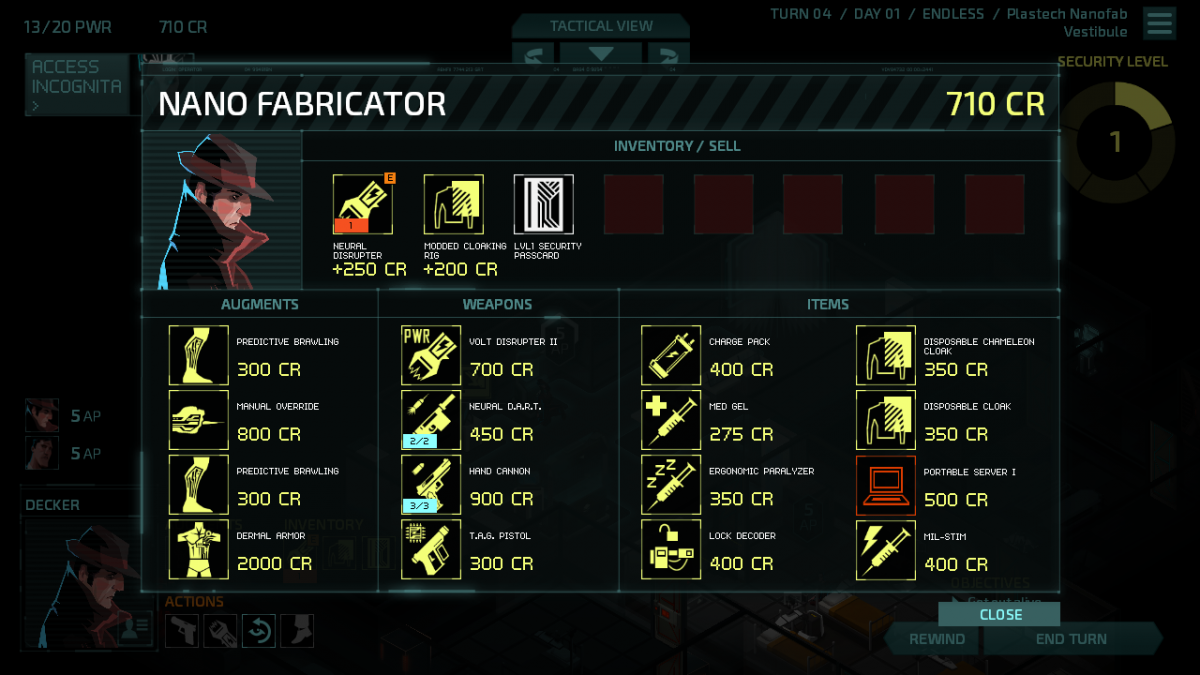Buy the Mil-Stim item

[886, 549]
